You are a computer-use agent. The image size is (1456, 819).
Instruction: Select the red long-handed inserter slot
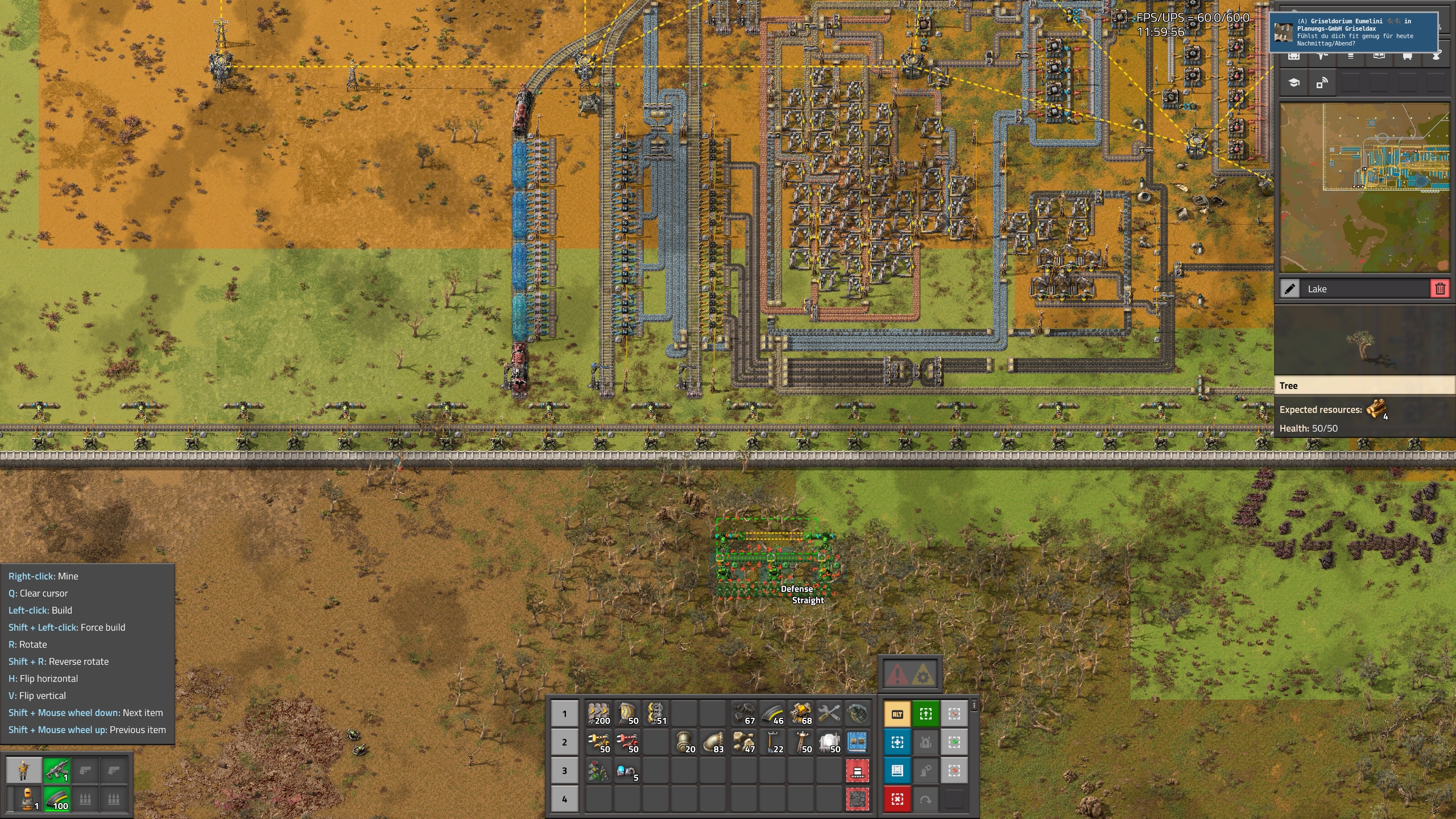click(x=627, y=742)
